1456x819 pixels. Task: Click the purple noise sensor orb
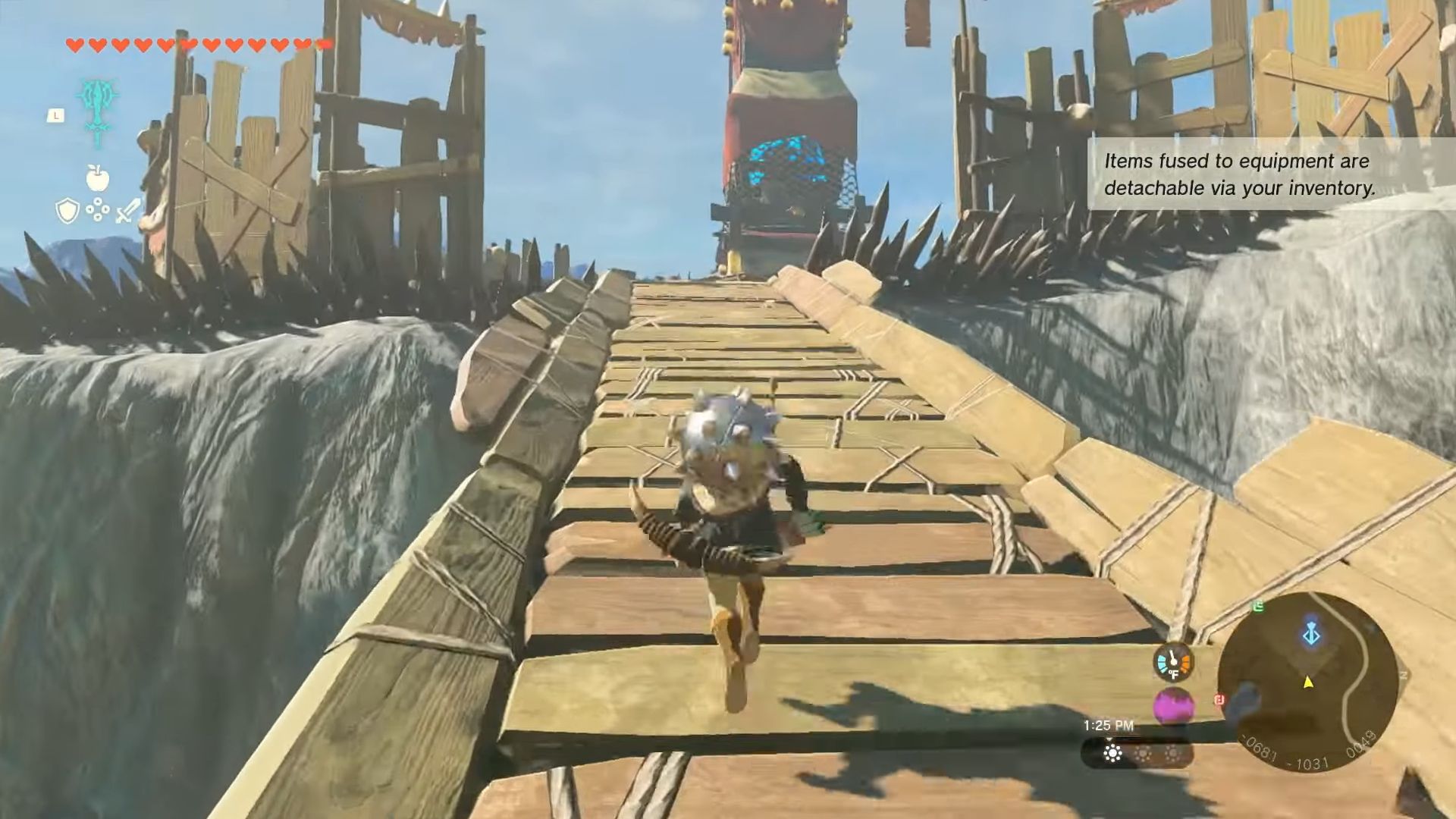(1173, 707)
